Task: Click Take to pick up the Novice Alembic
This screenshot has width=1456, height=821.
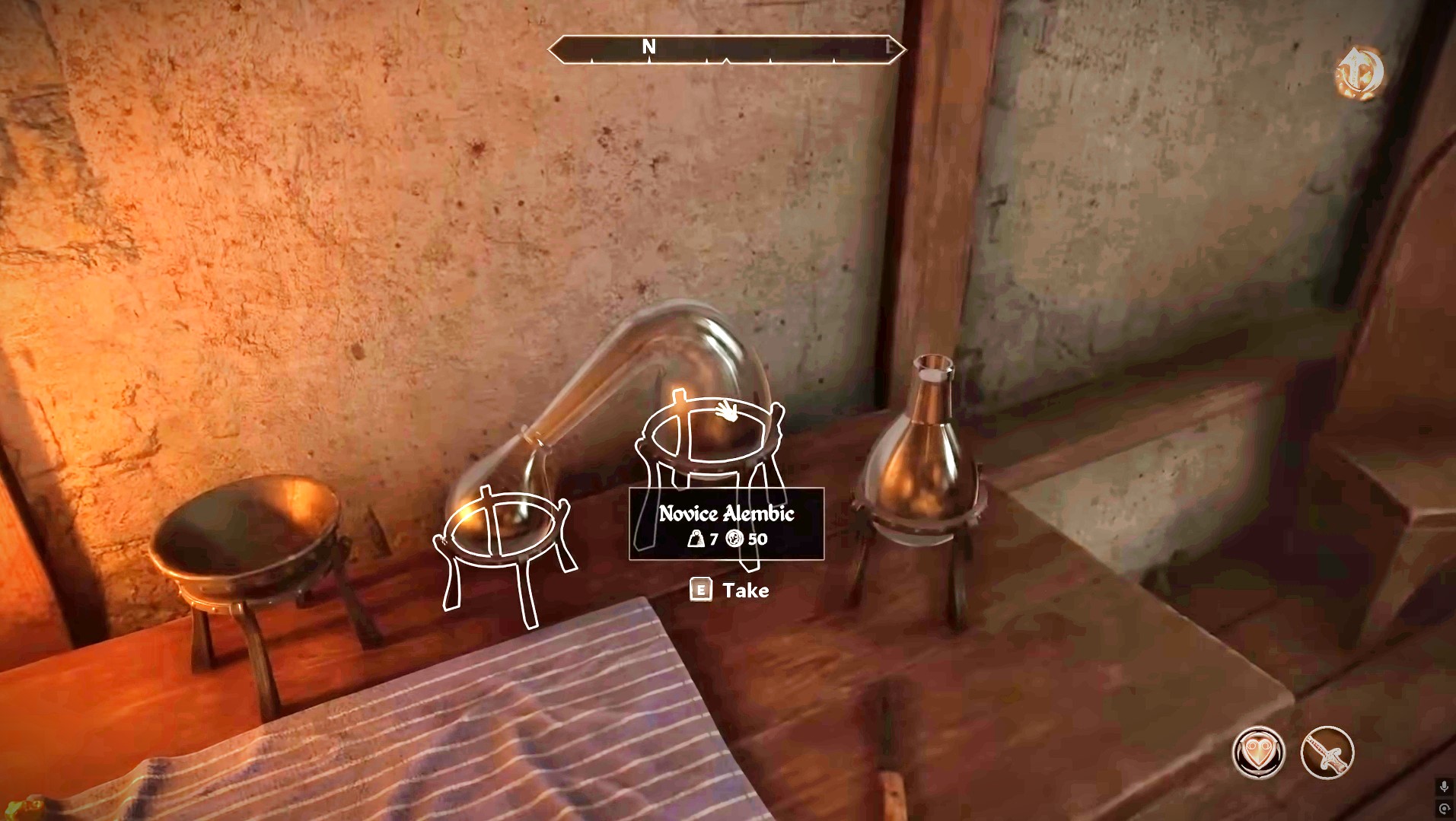Action: click(x=732, y=590)
